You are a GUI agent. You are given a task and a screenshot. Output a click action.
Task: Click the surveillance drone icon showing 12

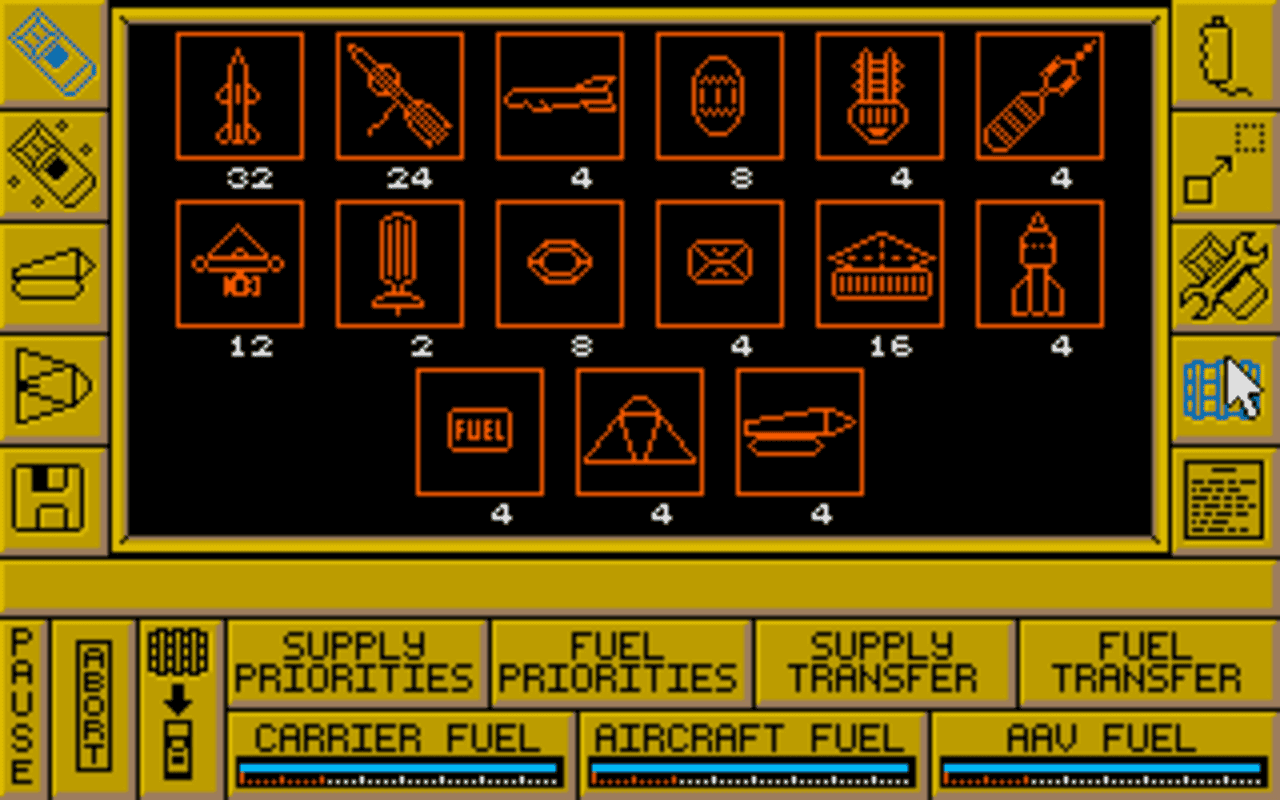240,262
